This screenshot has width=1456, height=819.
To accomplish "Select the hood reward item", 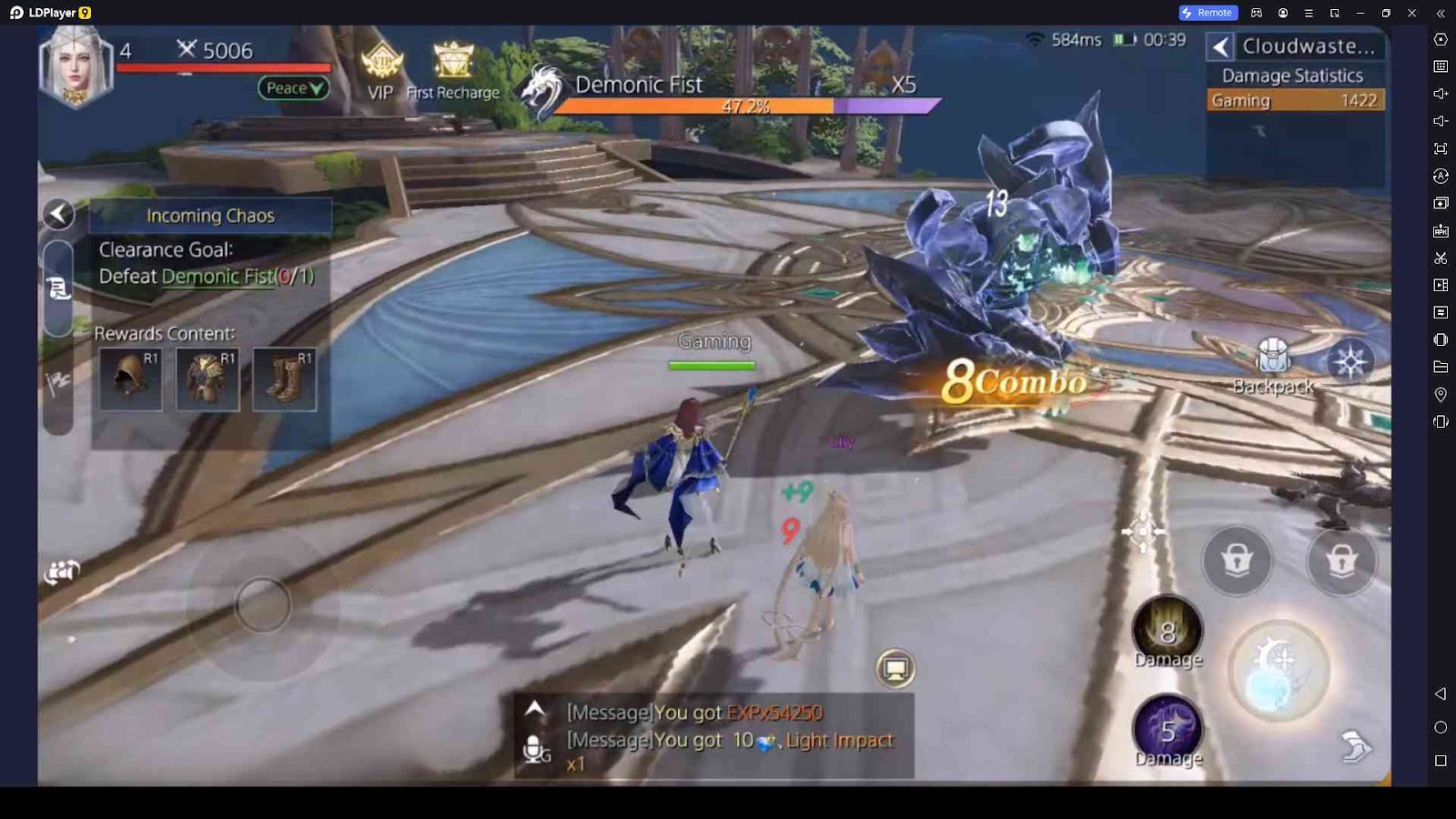I will coord(131,379).
